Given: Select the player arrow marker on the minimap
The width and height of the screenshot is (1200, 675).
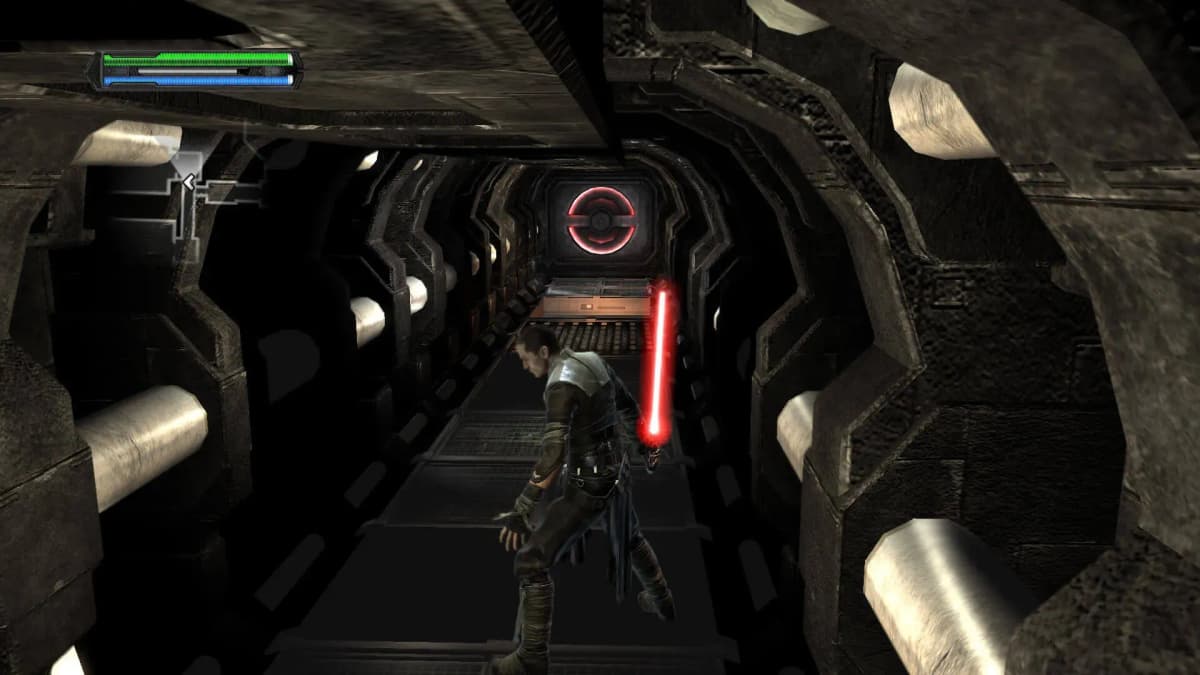Looking at the screenshot, I should coord(187,182).
